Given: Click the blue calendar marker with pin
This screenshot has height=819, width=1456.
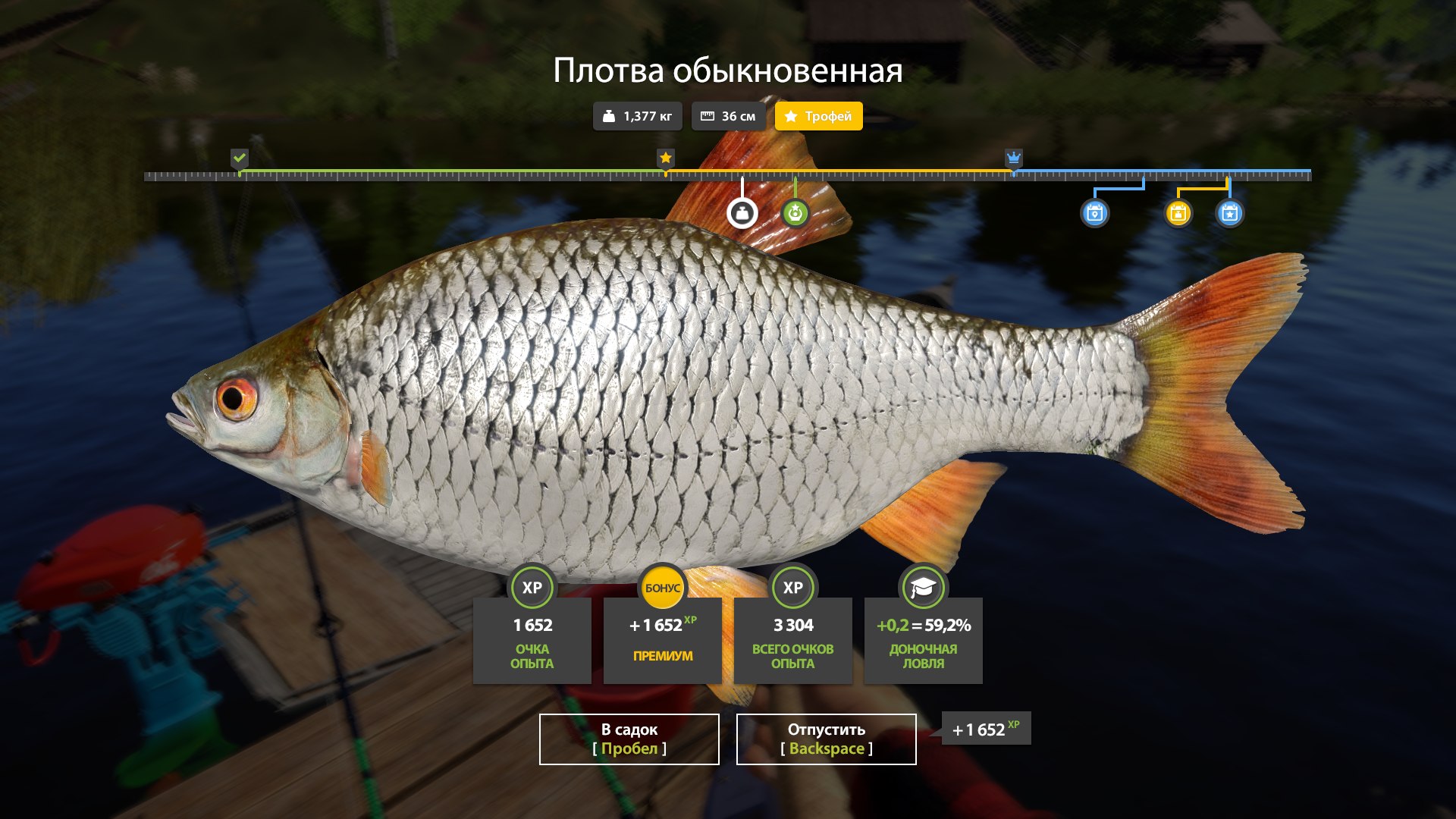Looking at the screenshot, I should click(x=1094, y=213).
